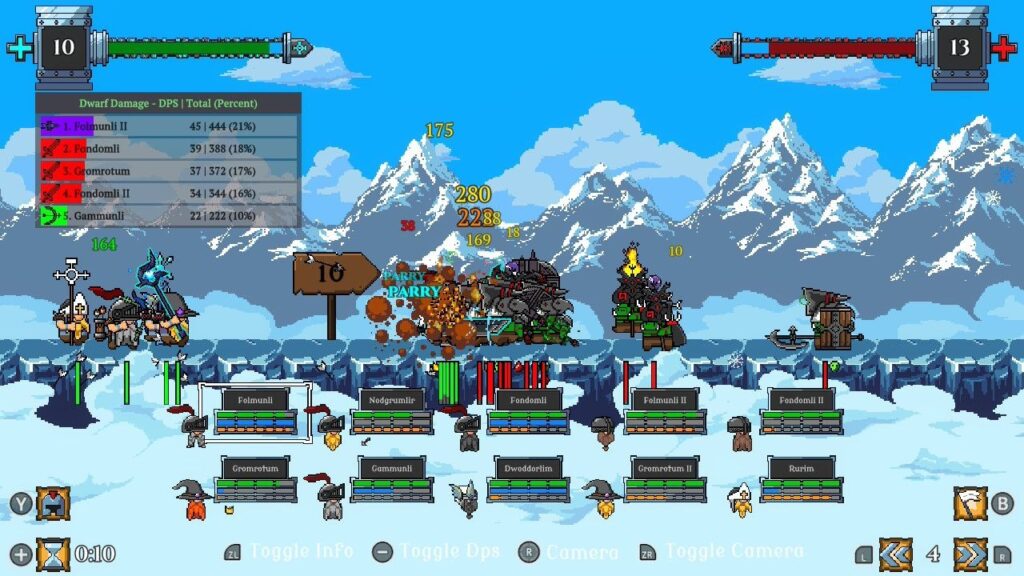
Task: Select the Gammunli unit card
Action: [391, 478]
